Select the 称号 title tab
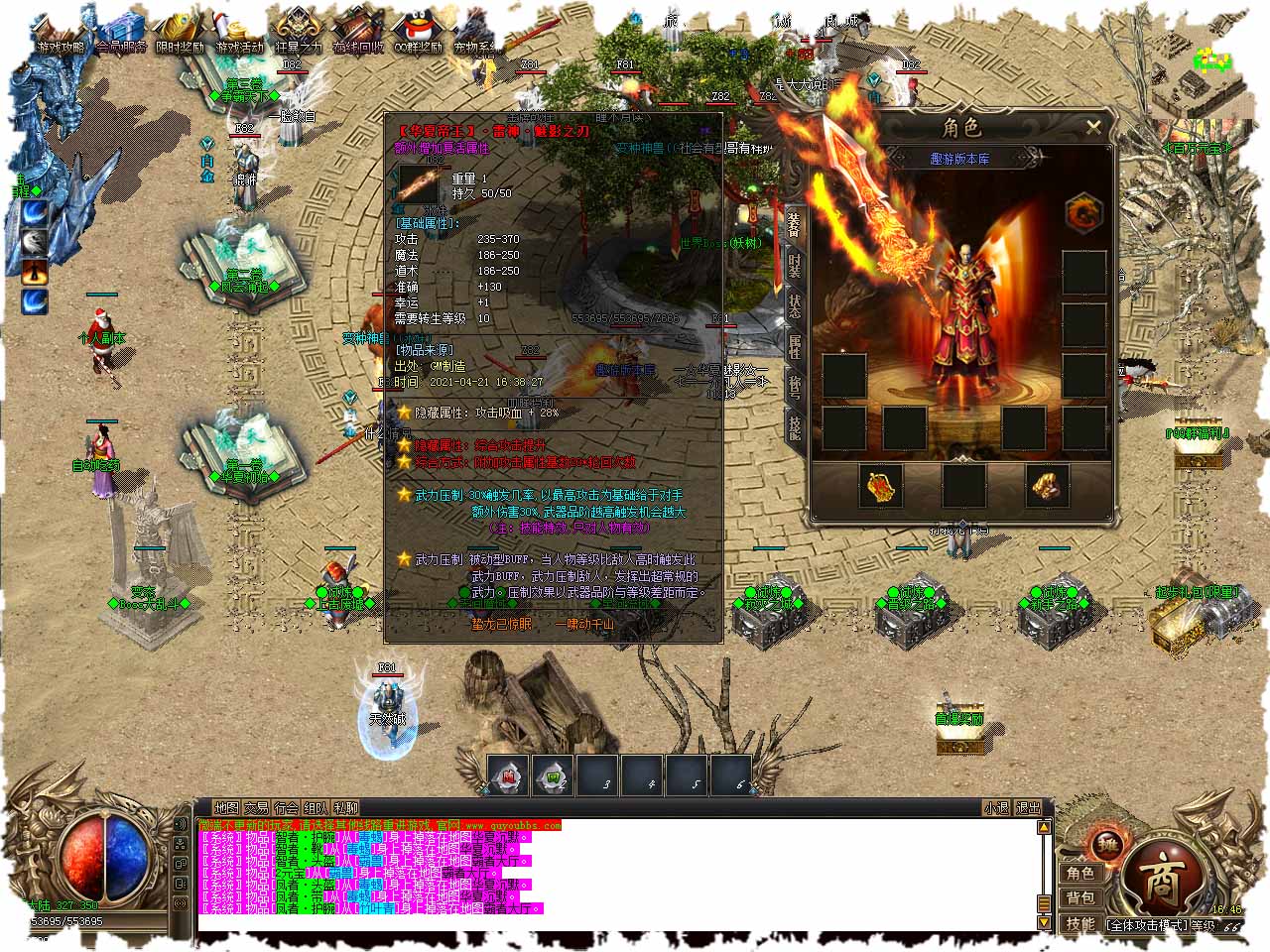Image resolution: width=1270 pixels, height=952 pixels. point(795,386)
